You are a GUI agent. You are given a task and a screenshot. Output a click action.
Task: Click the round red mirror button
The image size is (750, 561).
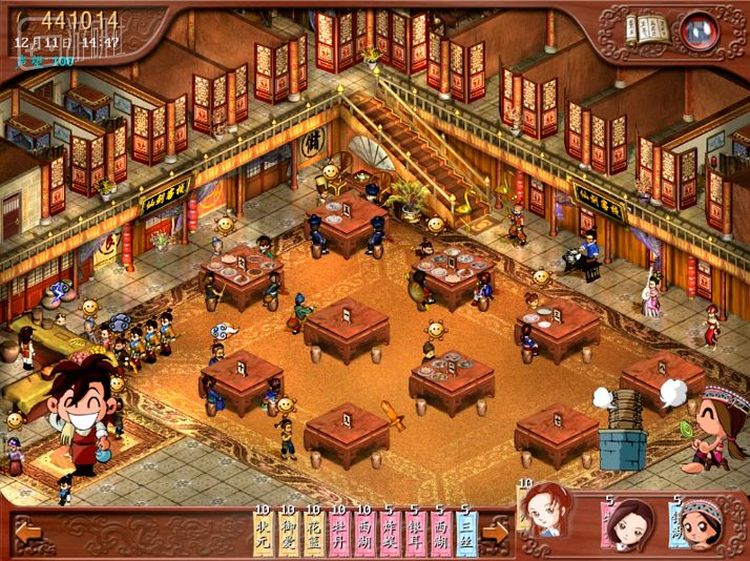698,31
